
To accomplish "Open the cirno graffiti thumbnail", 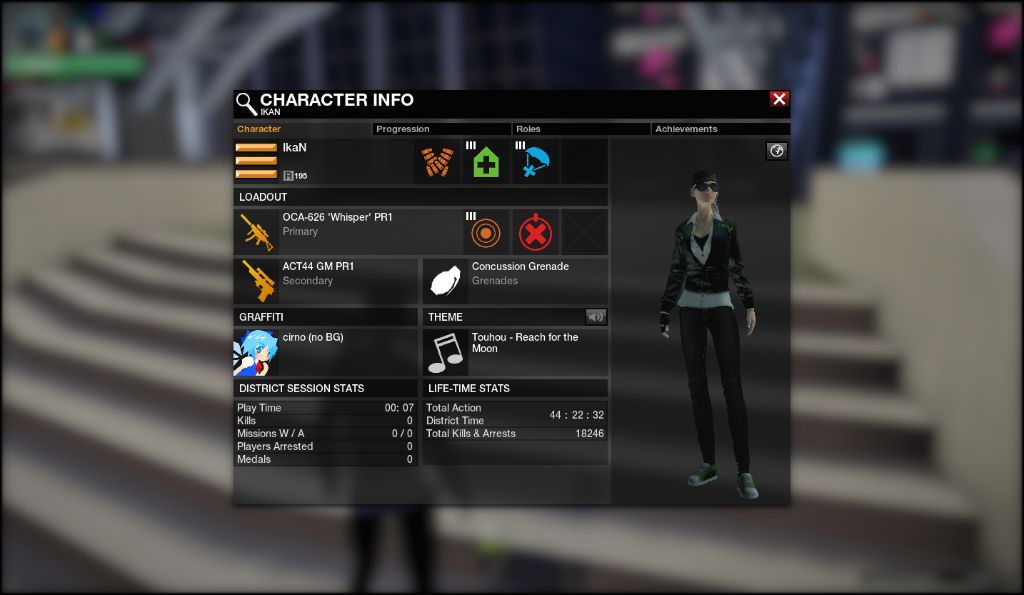I will (255, 352).
